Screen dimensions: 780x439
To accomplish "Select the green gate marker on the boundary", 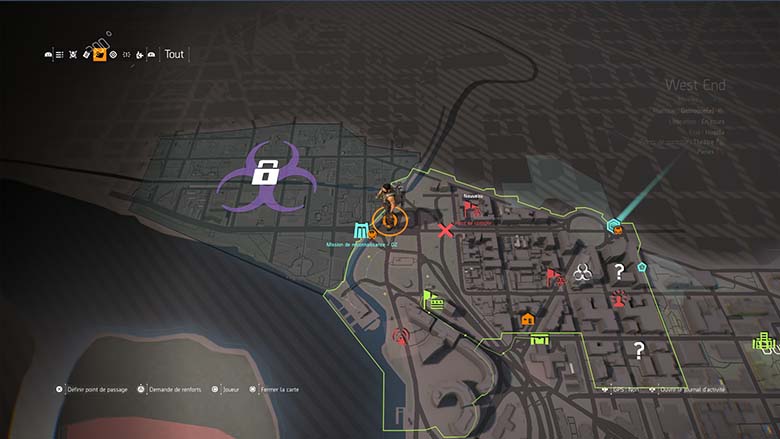I will 540,341.
